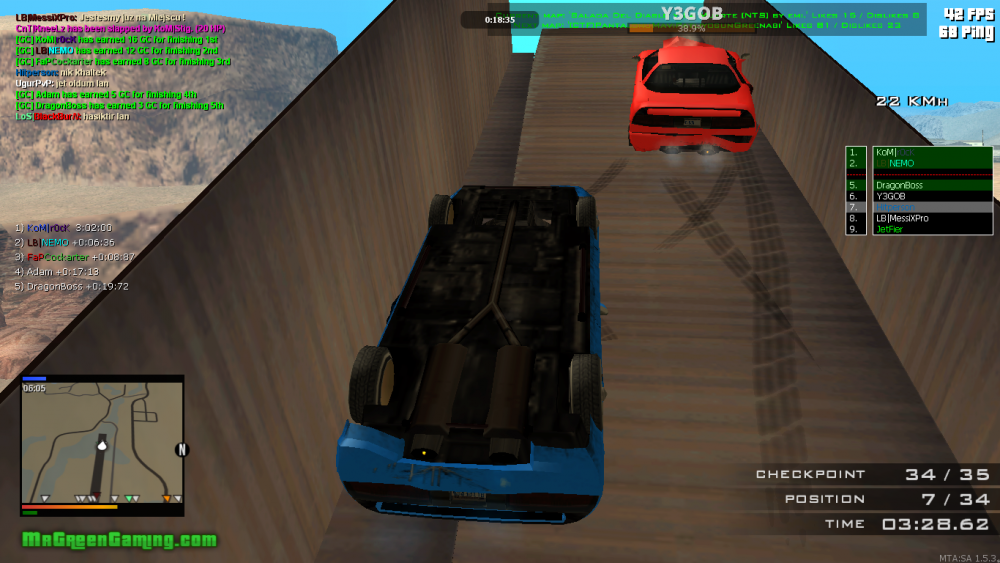Click the minimap radar
The width and height of the screenshot is (1000, 563).
point(102,440)
